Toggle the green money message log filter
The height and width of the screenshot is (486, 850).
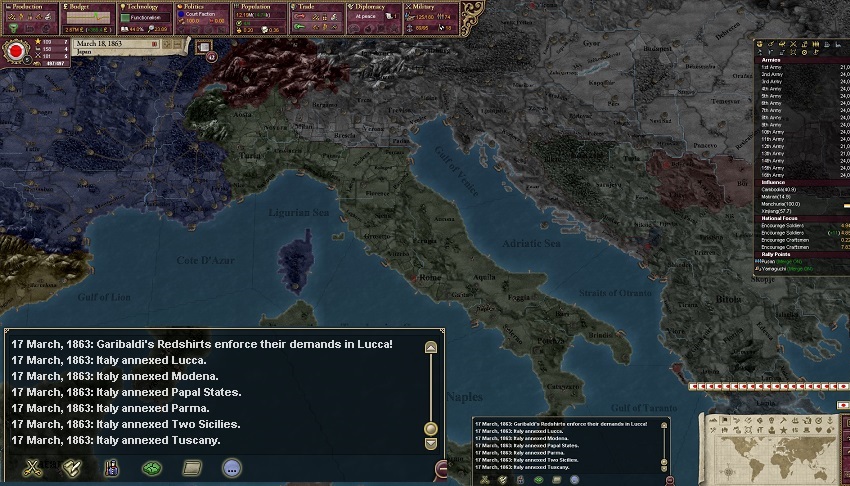point(152,466)
